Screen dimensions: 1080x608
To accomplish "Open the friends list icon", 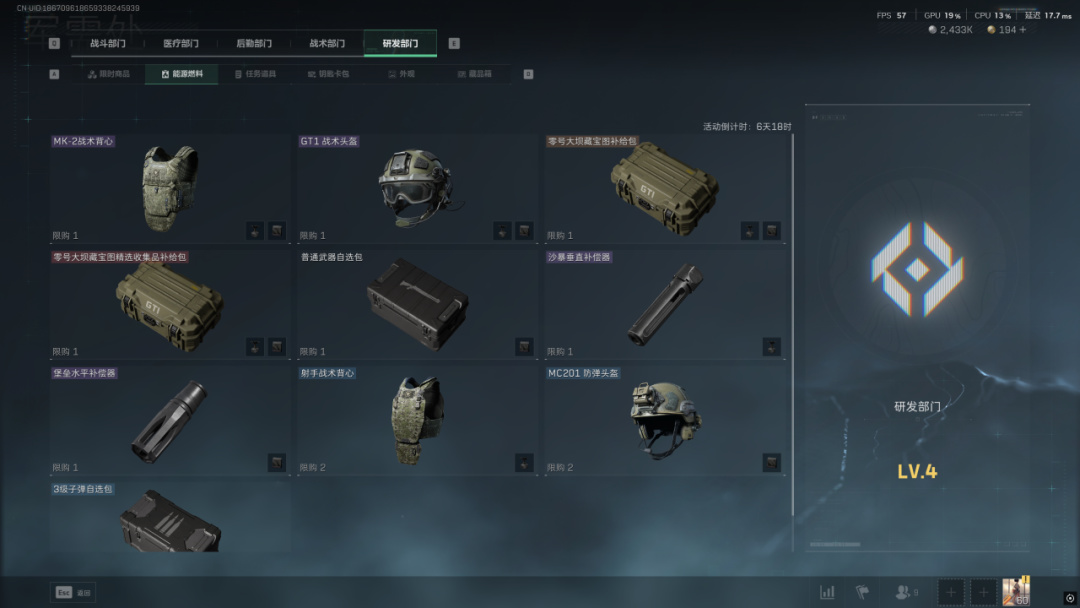I will [906, 592].
